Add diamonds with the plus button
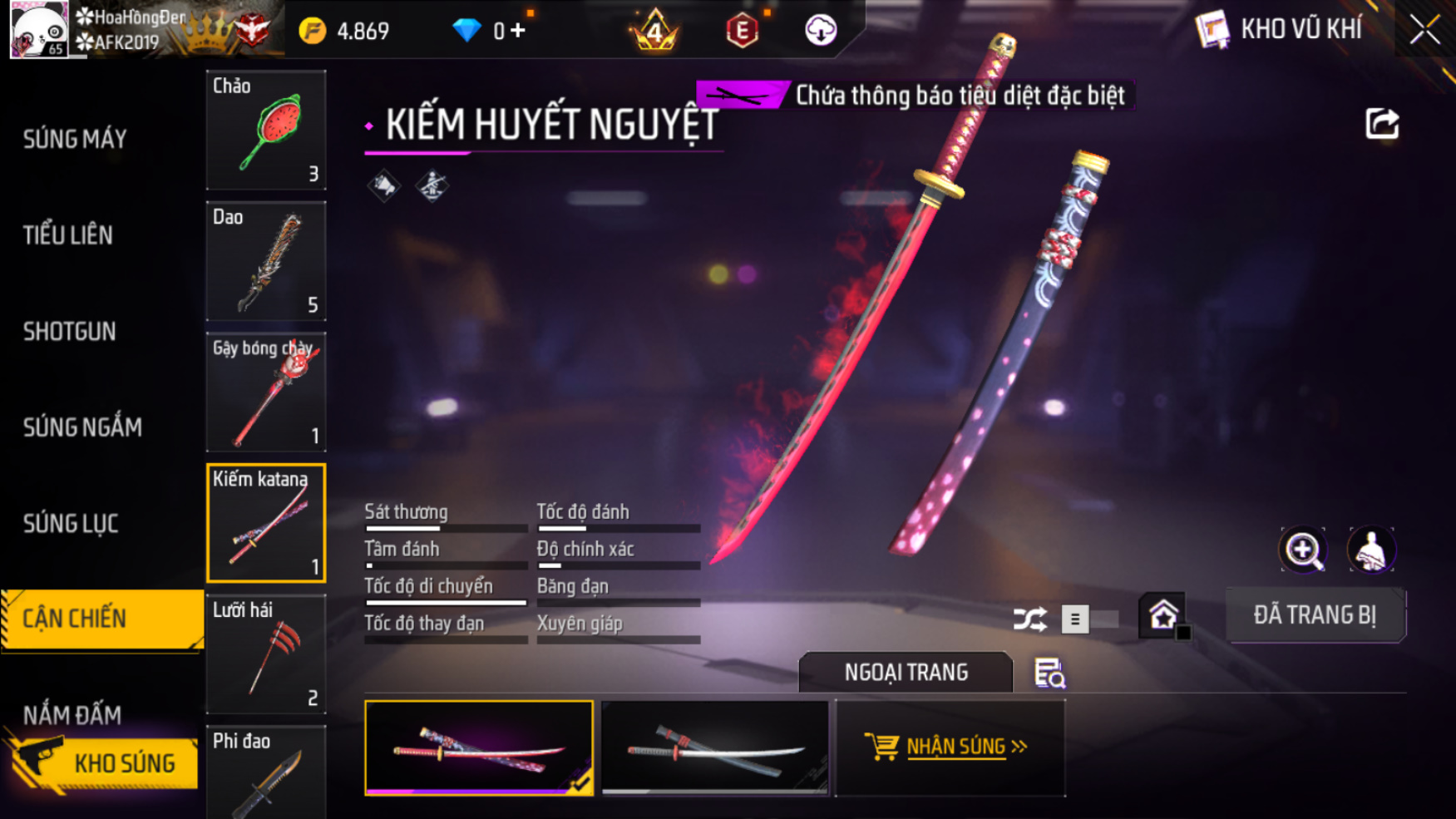Image resolution: width=1456 pixels, height=819 pixels. tap(519, 31)
